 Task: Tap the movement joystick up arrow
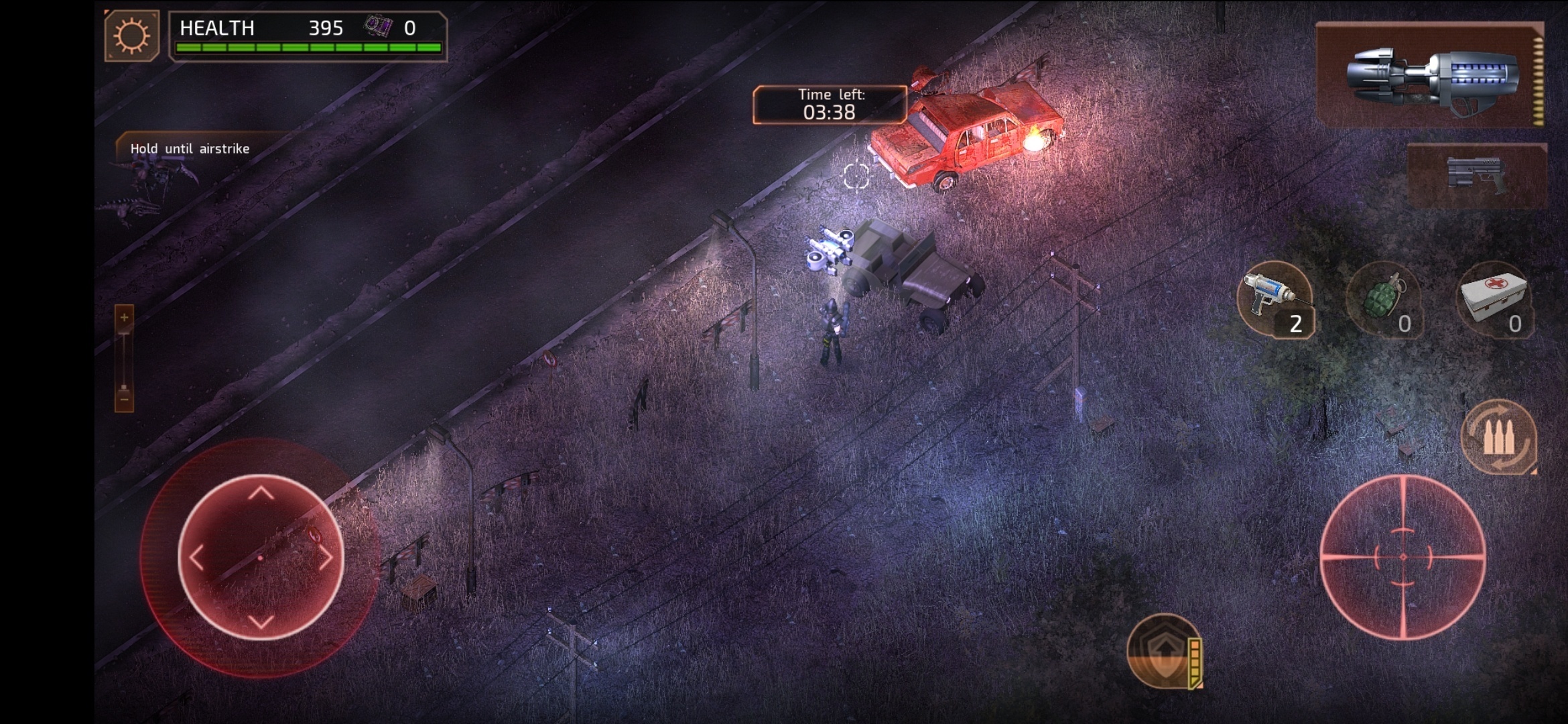pyautogui.click(x=261, y=495)
